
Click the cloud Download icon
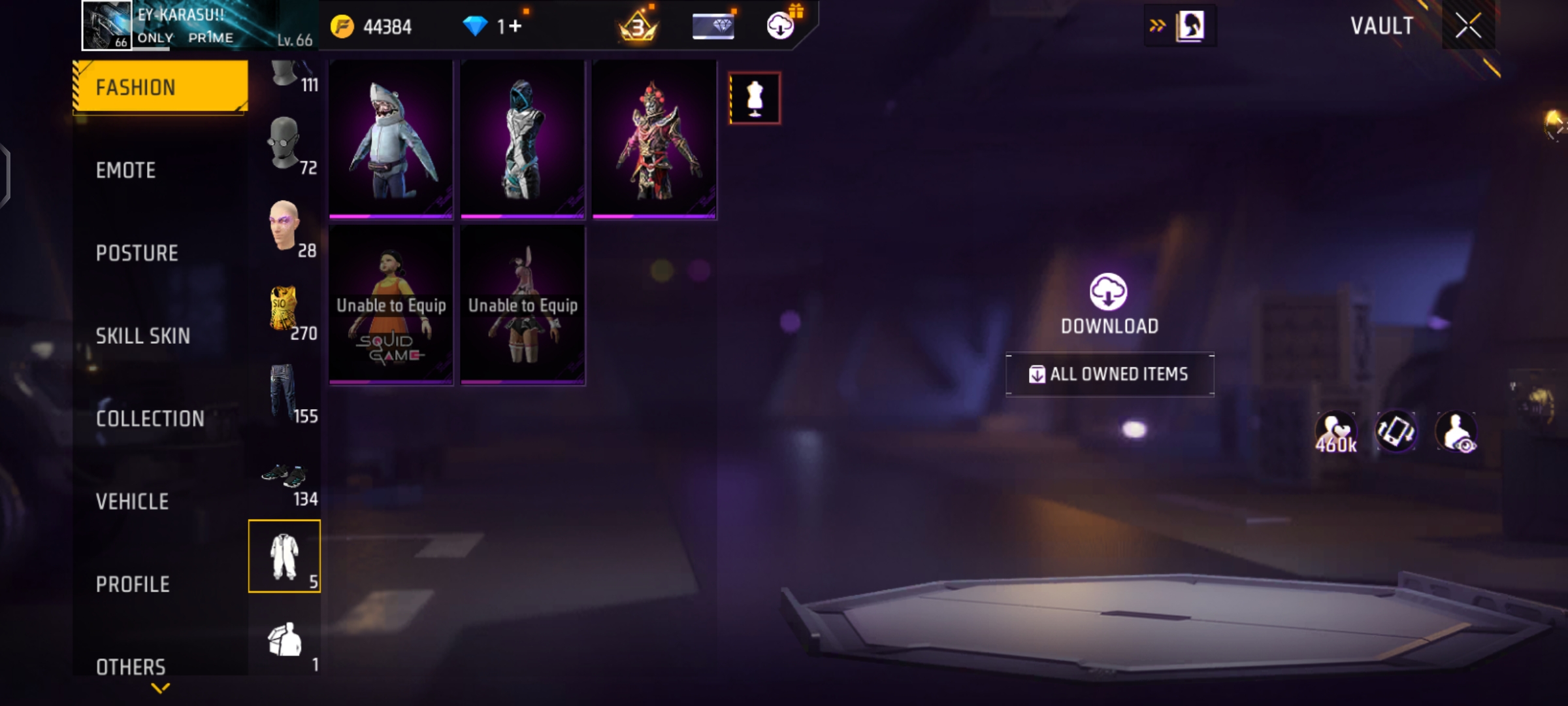coord(1108,292)
